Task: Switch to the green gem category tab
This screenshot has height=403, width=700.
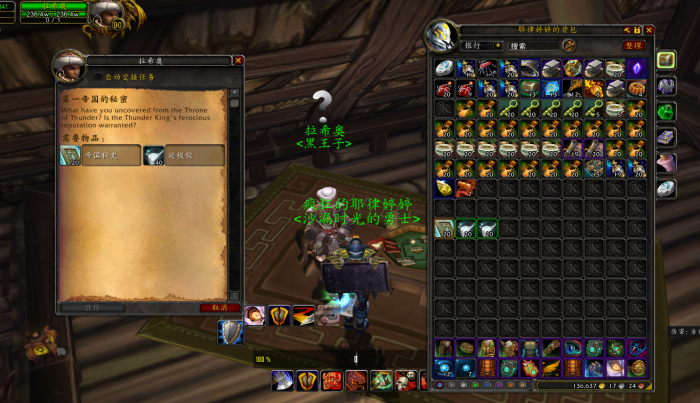Action: click(x=666, y=110)
